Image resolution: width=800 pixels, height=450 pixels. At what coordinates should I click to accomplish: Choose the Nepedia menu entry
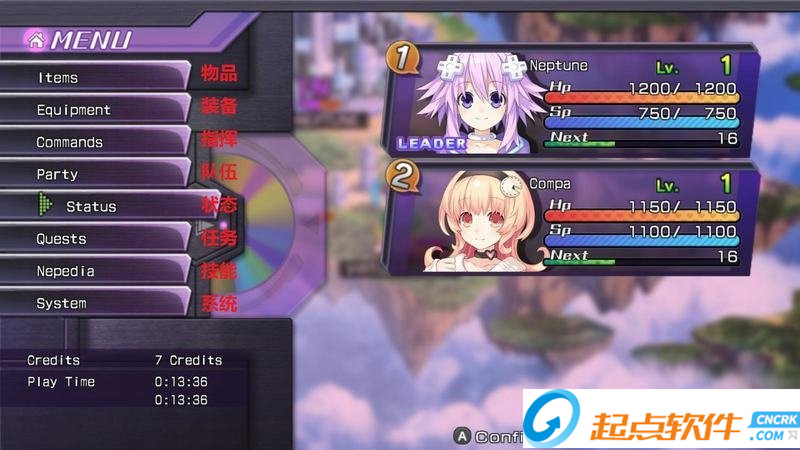pos(95,271)
